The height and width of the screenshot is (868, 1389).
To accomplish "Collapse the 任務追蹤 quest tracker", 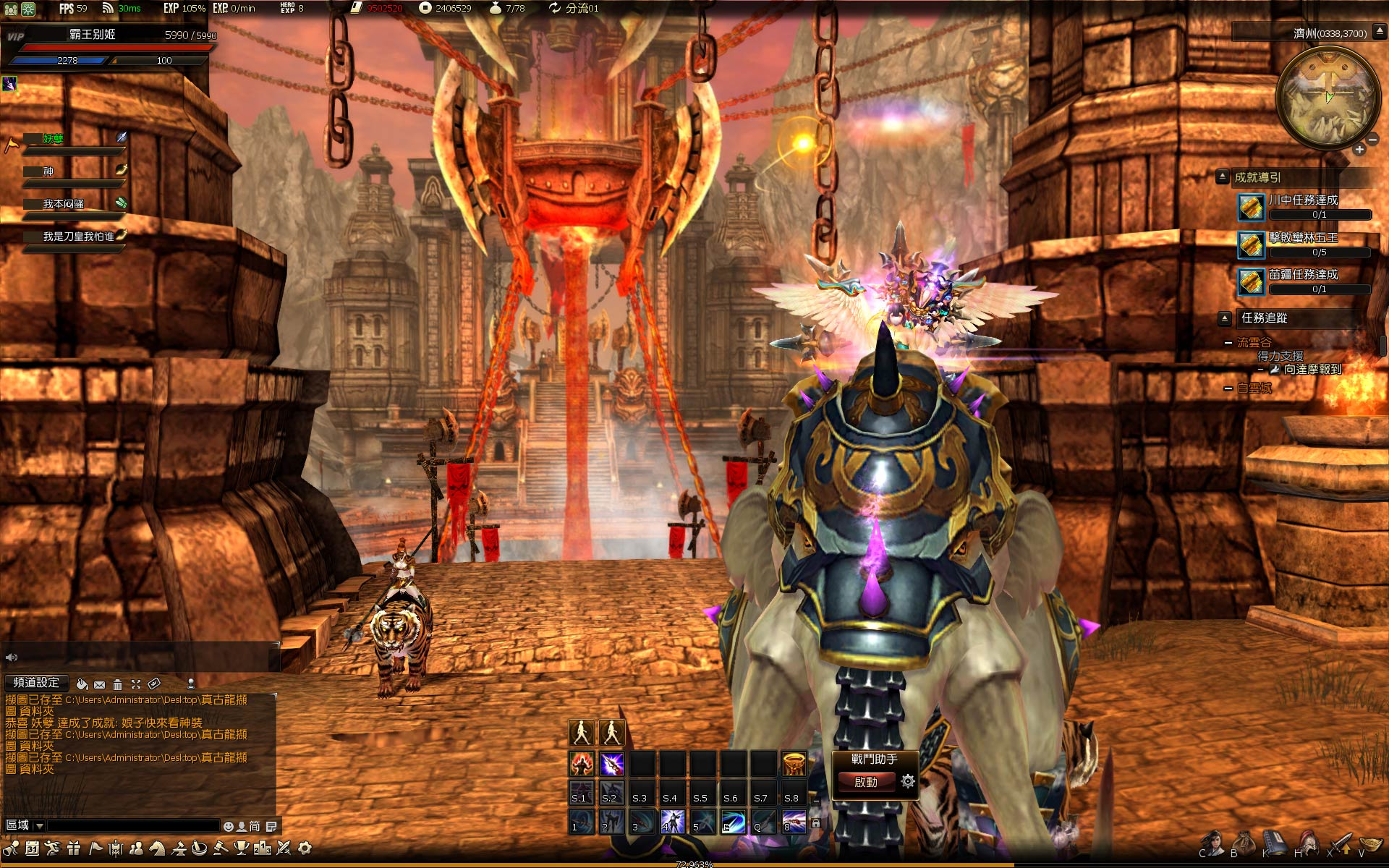I will coord(1225,318).
